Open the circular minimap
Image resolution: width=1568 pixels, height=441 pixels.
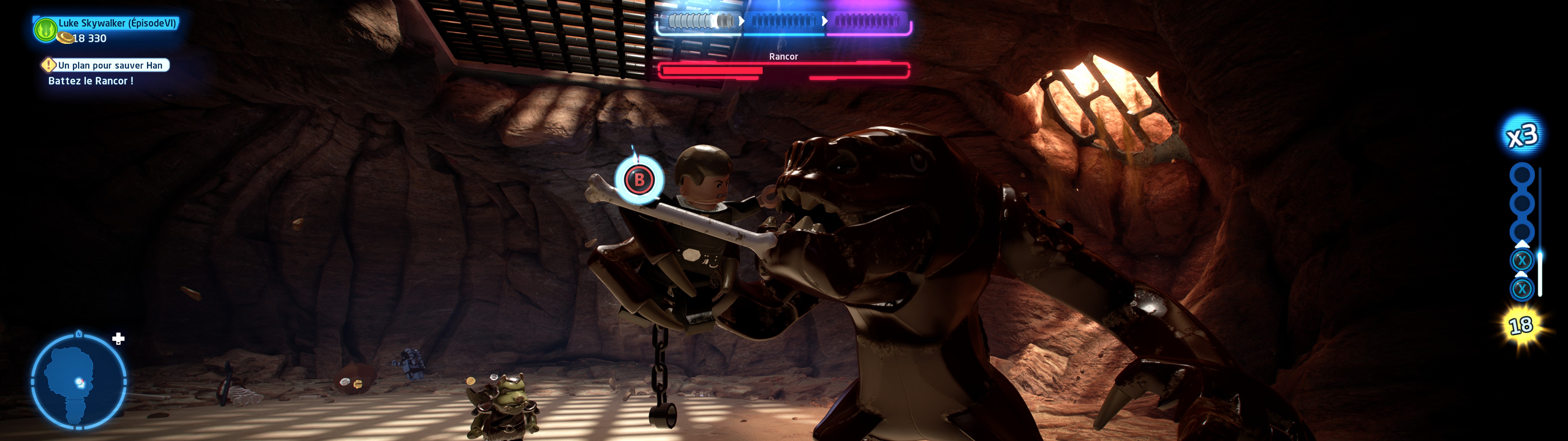(x=78, y=381)
